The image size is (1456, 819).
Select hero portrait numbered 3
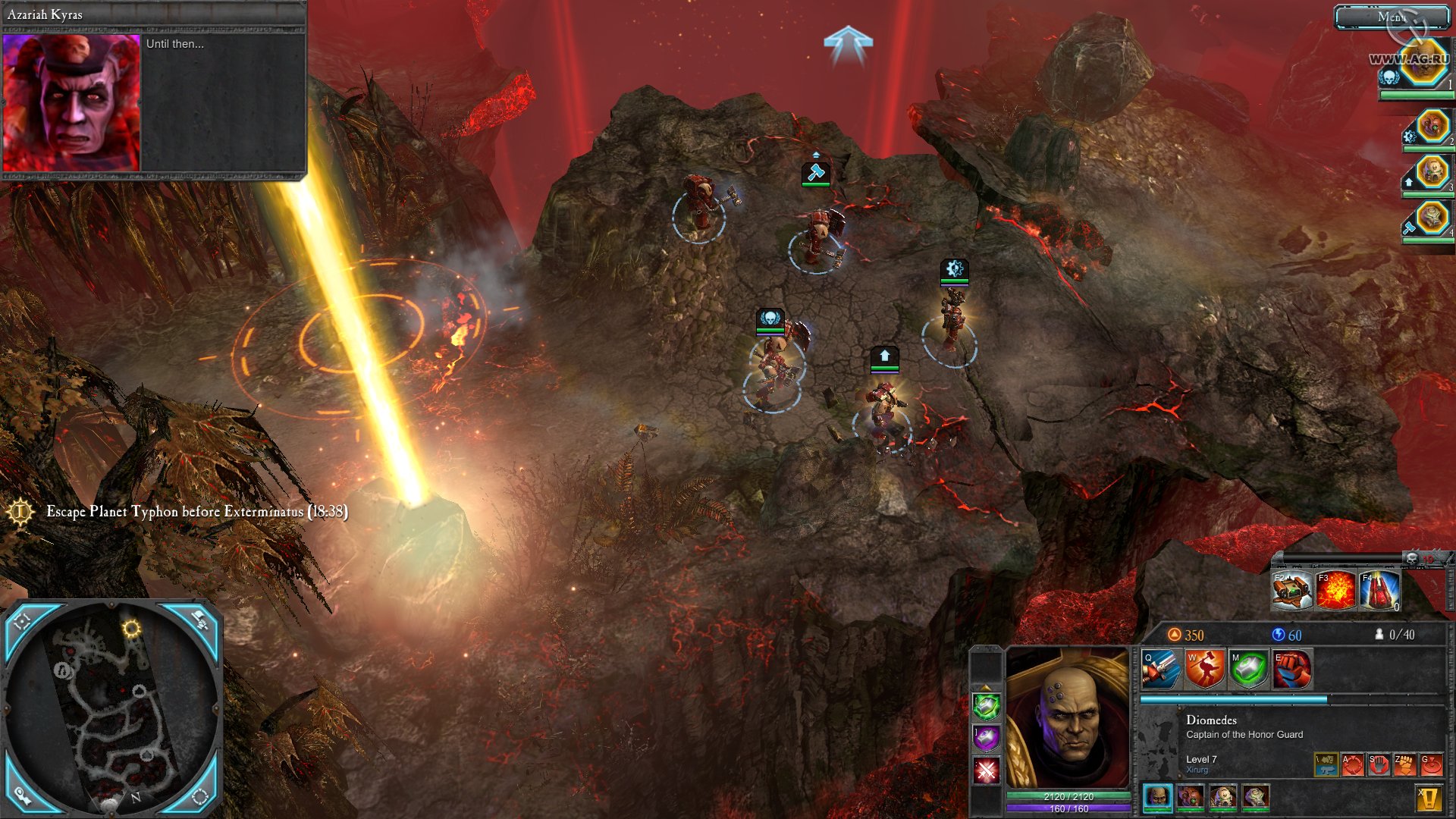pos(1432,171)
